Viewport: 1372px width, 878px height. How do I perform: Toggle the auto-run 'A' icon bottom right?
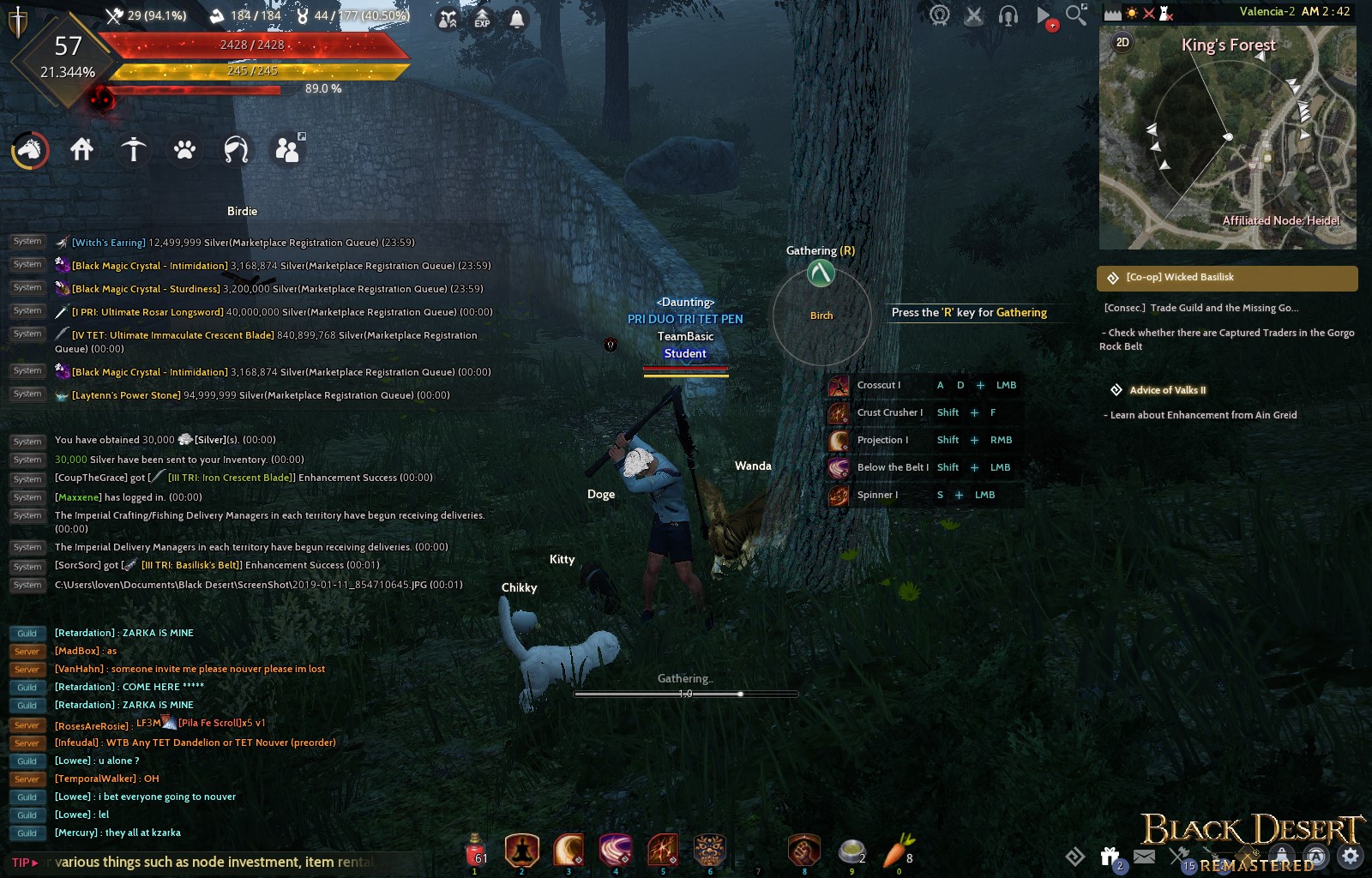[x=1315, y=855]
